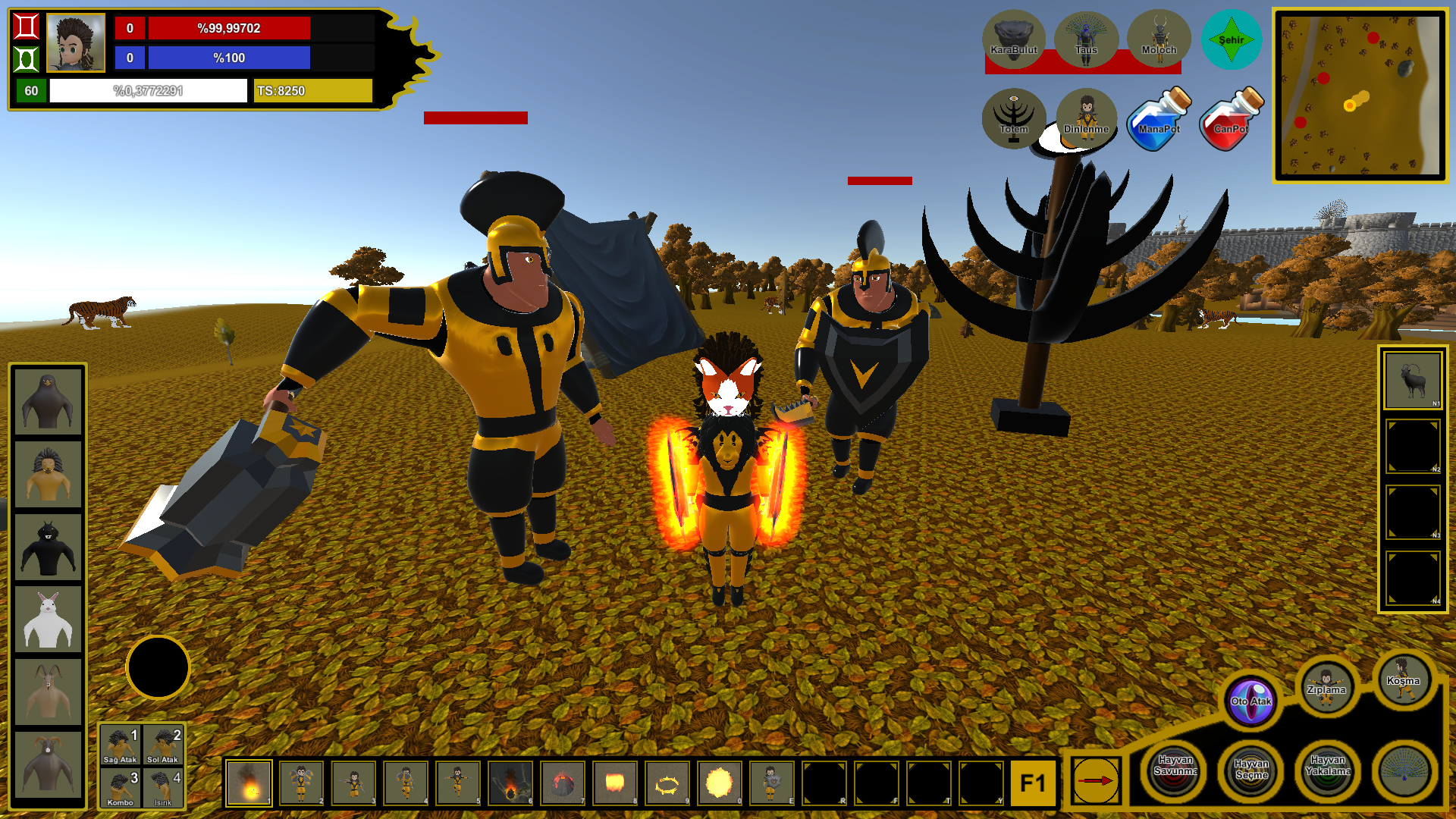Drink a ManaPot potion
The height and width of the screenshot is (819, 1456).
click(1157, 120)
